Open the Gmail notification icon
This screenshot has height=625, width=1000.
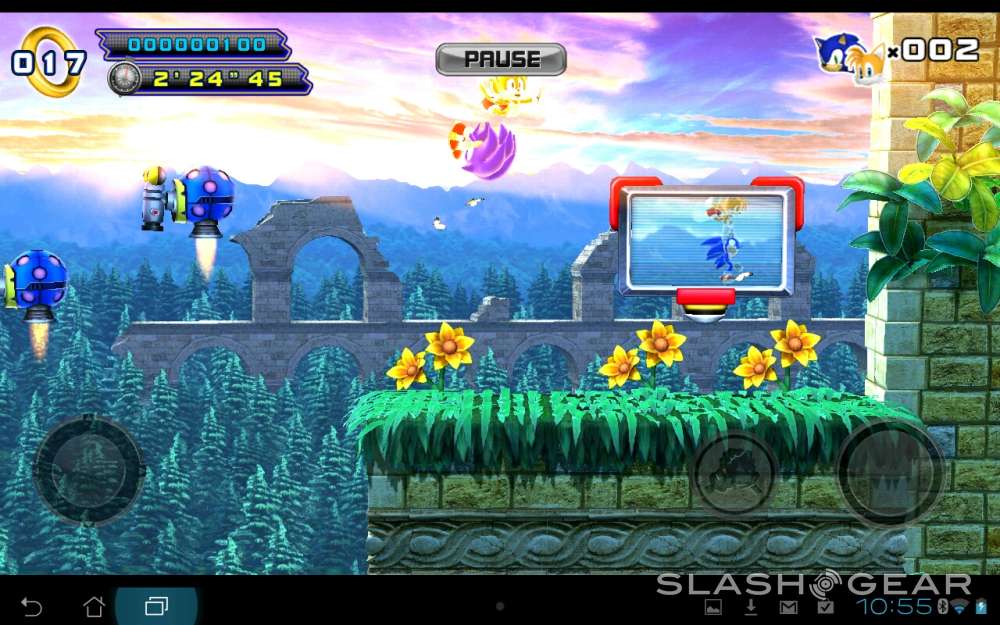coord(789,607)
